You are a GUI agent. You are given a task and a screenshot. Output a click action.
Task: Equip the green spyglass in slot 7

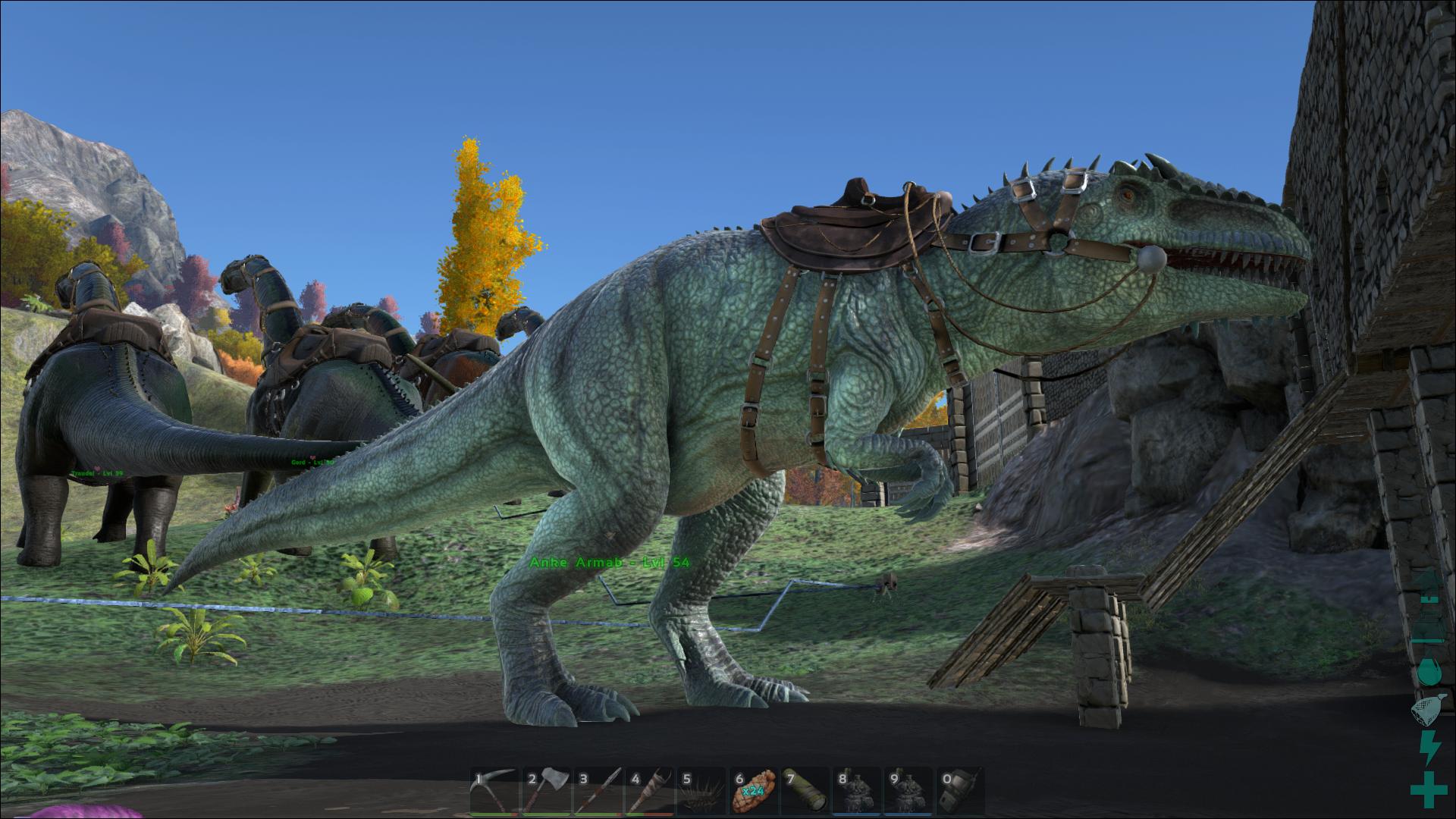click(805, 792)
